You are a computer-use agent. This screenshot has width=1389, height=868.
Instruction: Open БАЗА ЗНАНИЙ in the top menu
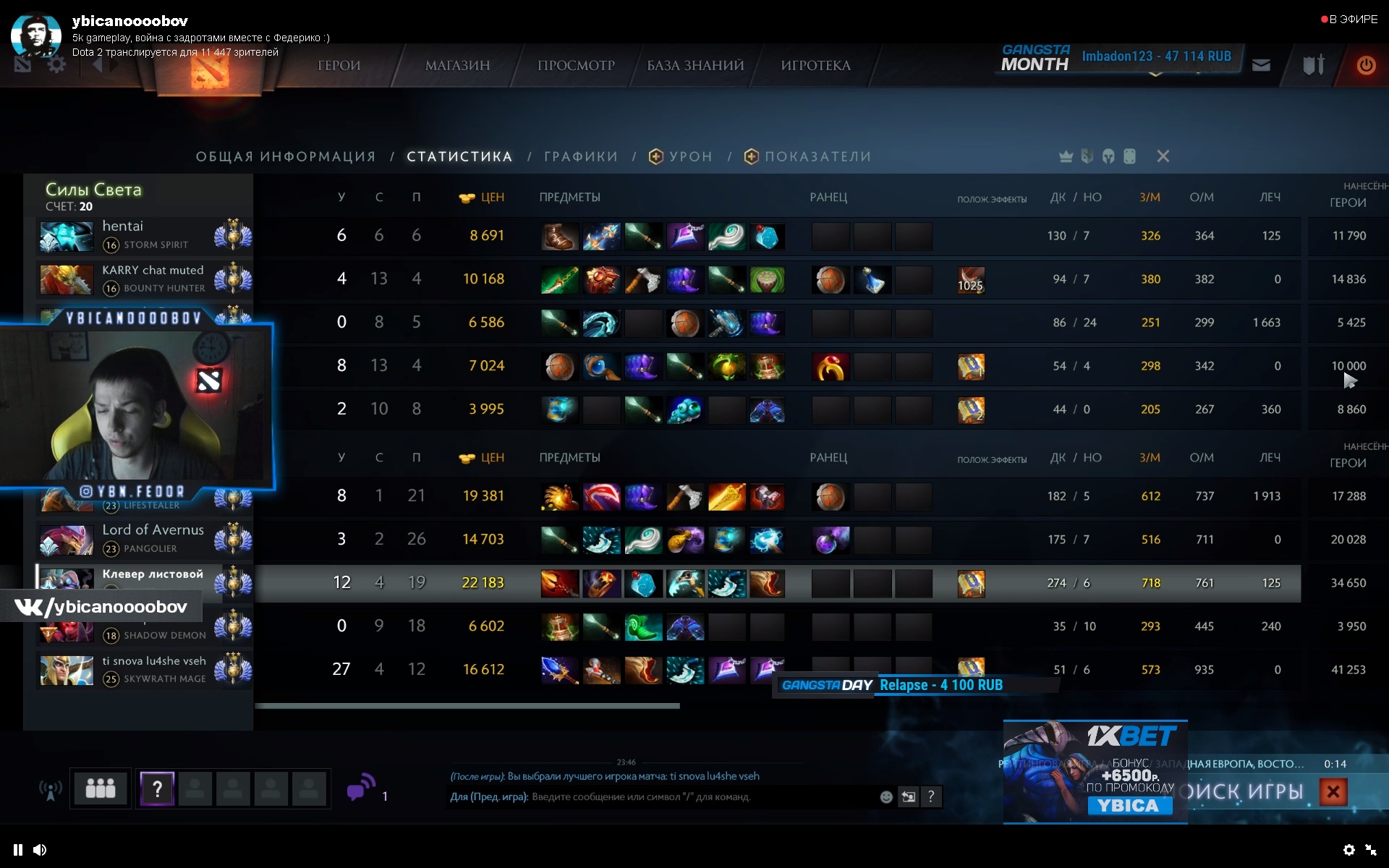tap(695, 66)
